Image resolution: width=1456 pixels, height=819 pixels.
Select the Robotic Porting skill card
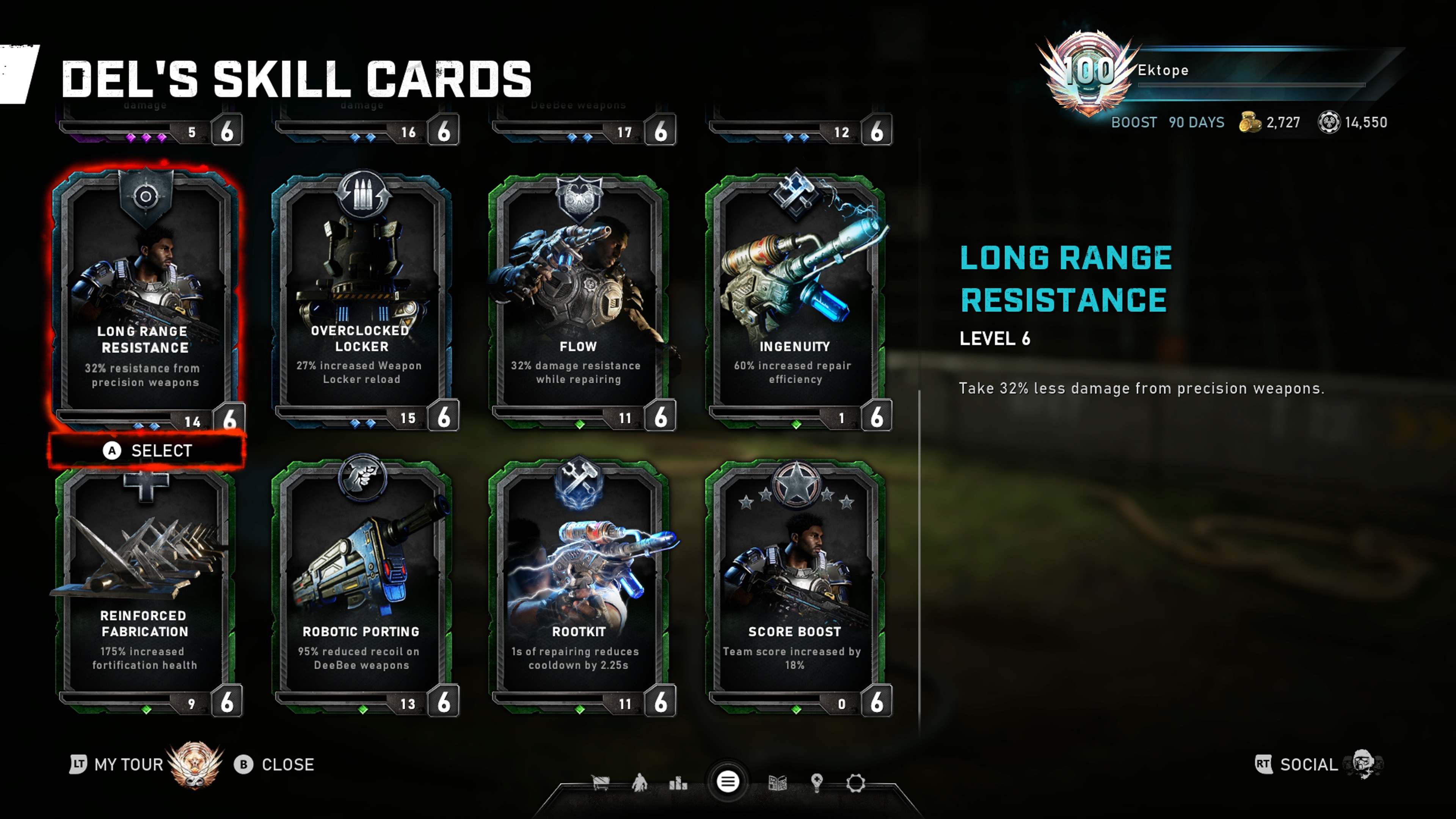[362, 588]
